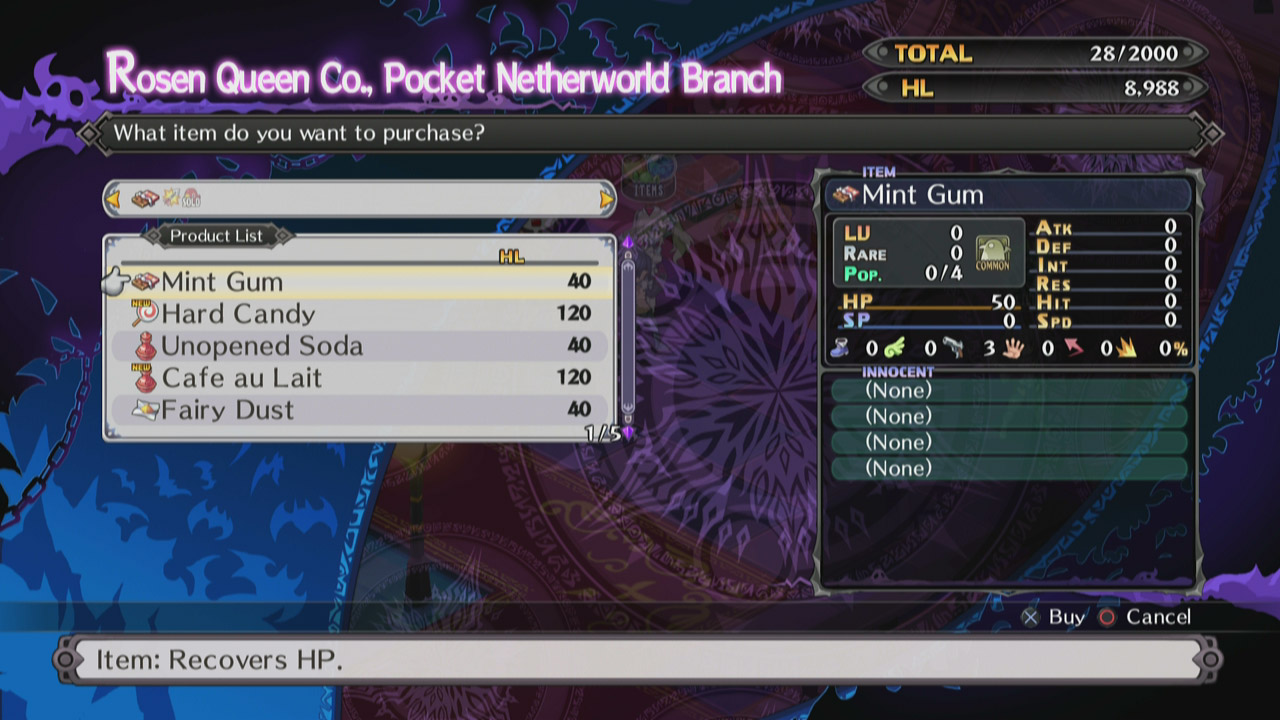
Task: Click the gun range stat icon
Action: pos(954,349)
